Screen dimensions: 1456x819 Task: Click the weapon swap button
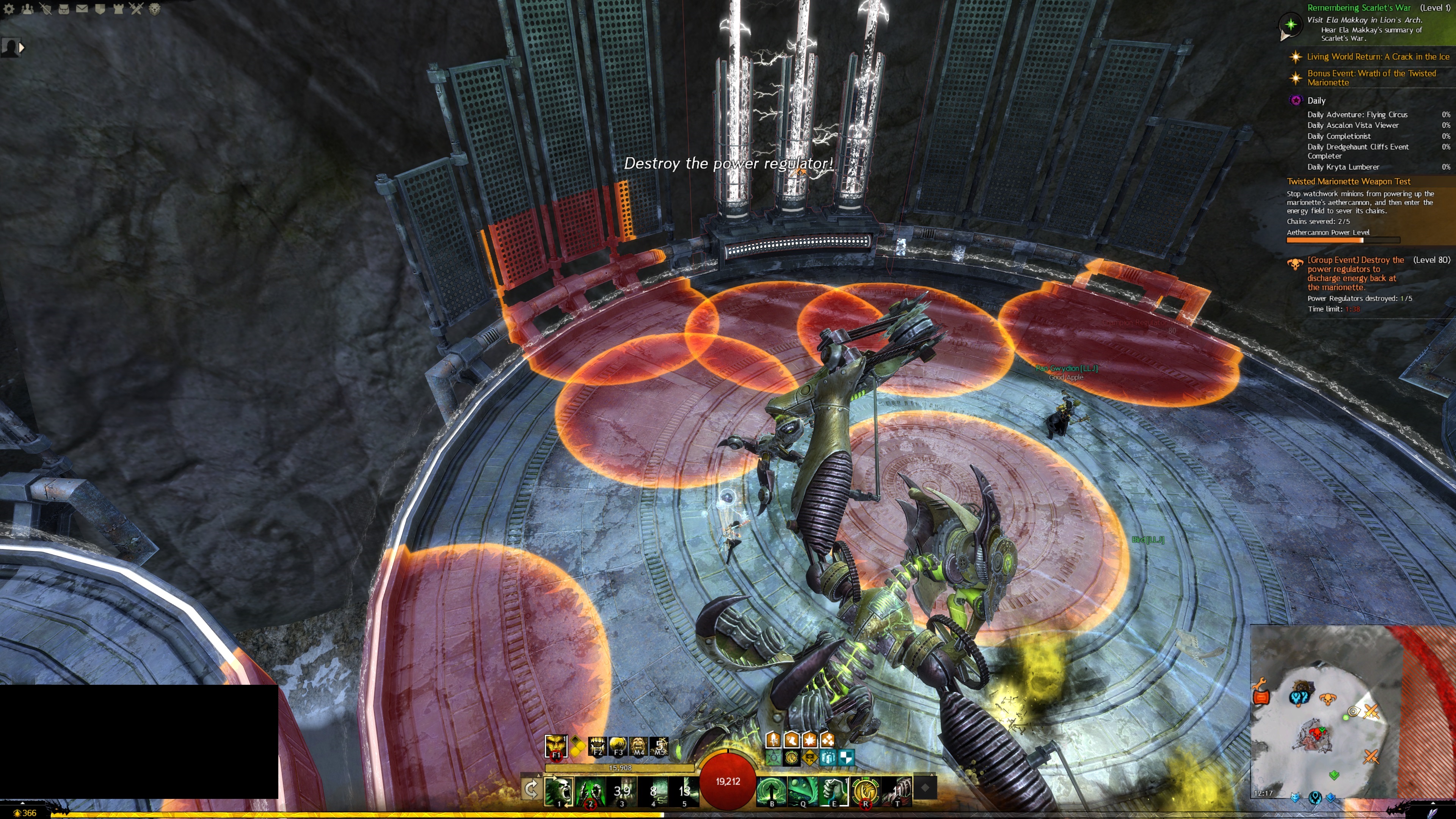(x=531, y=789)
